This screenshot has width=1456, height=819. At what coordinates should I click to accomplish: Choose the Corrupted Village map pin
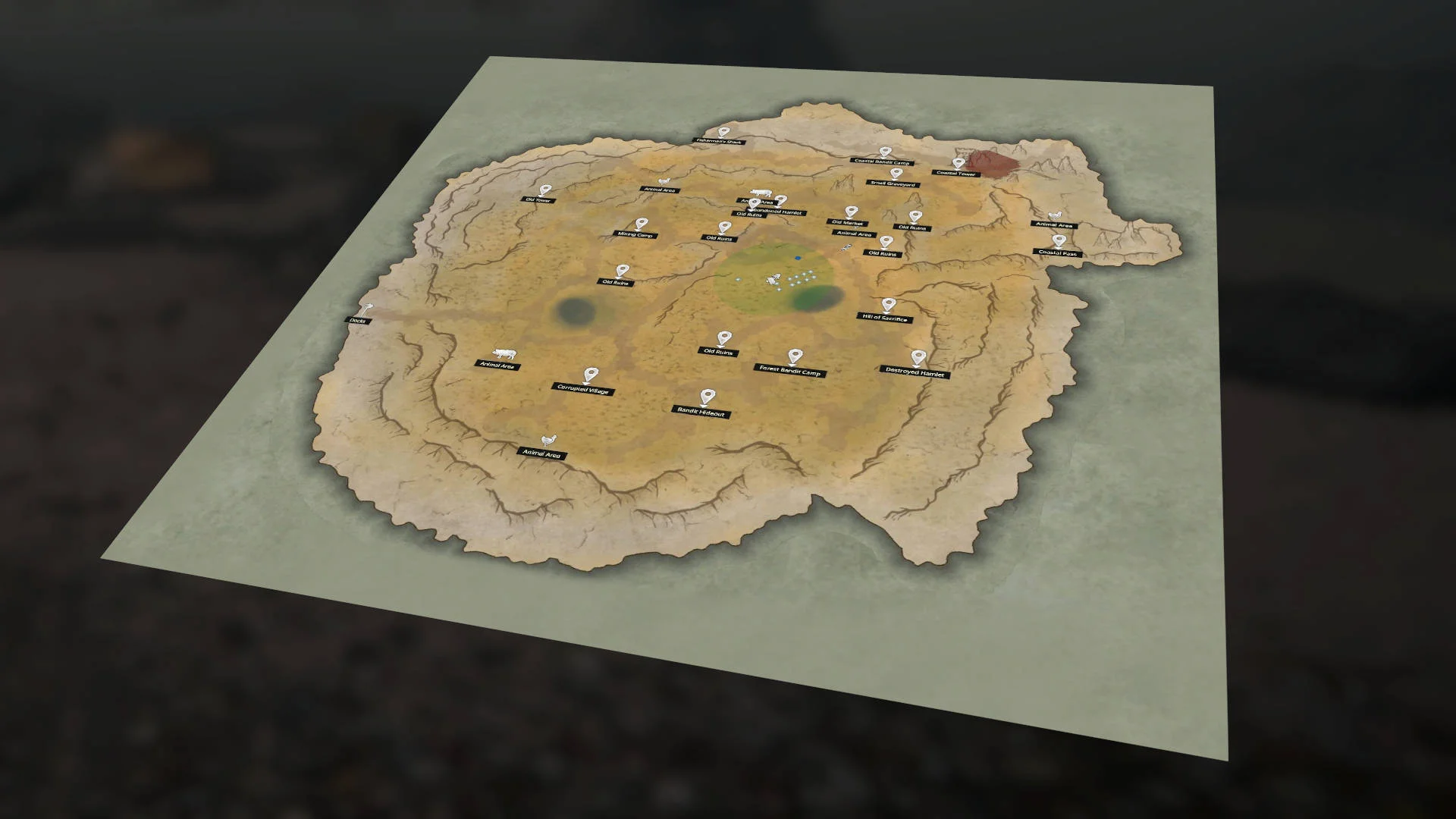[590, 376]
